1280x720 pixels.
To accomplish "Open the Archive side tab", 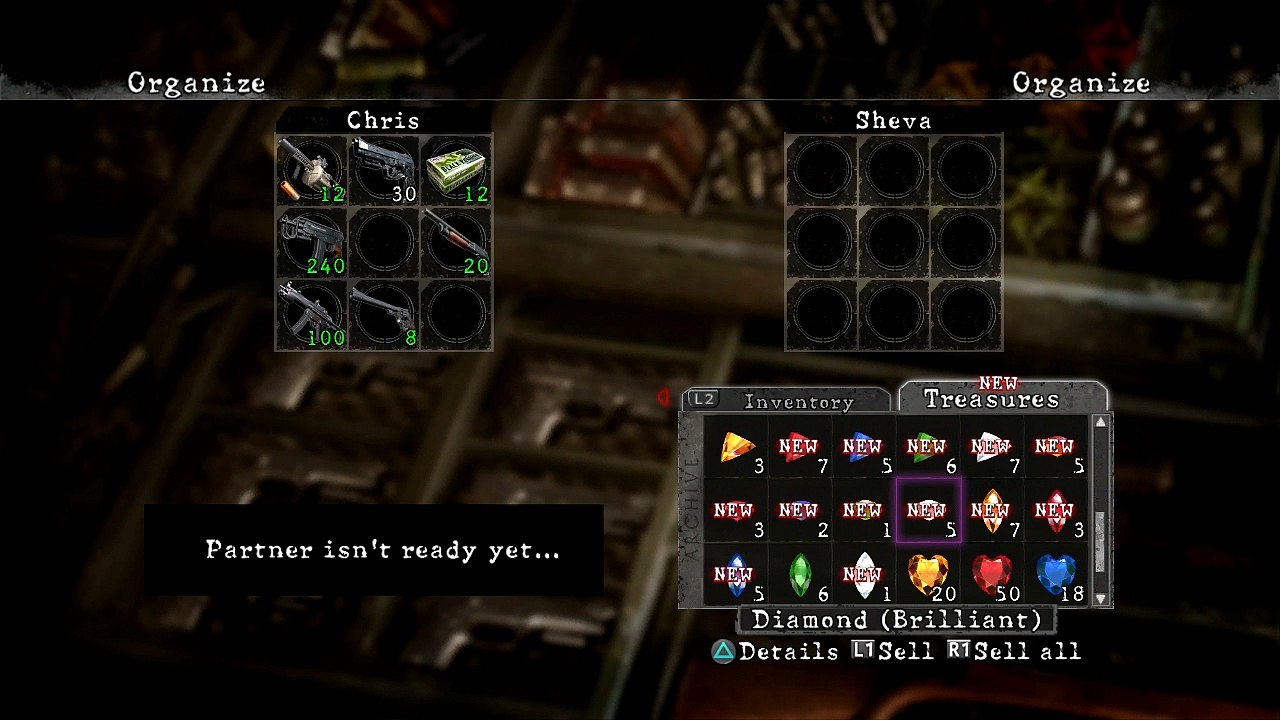I will click(691, 510).
